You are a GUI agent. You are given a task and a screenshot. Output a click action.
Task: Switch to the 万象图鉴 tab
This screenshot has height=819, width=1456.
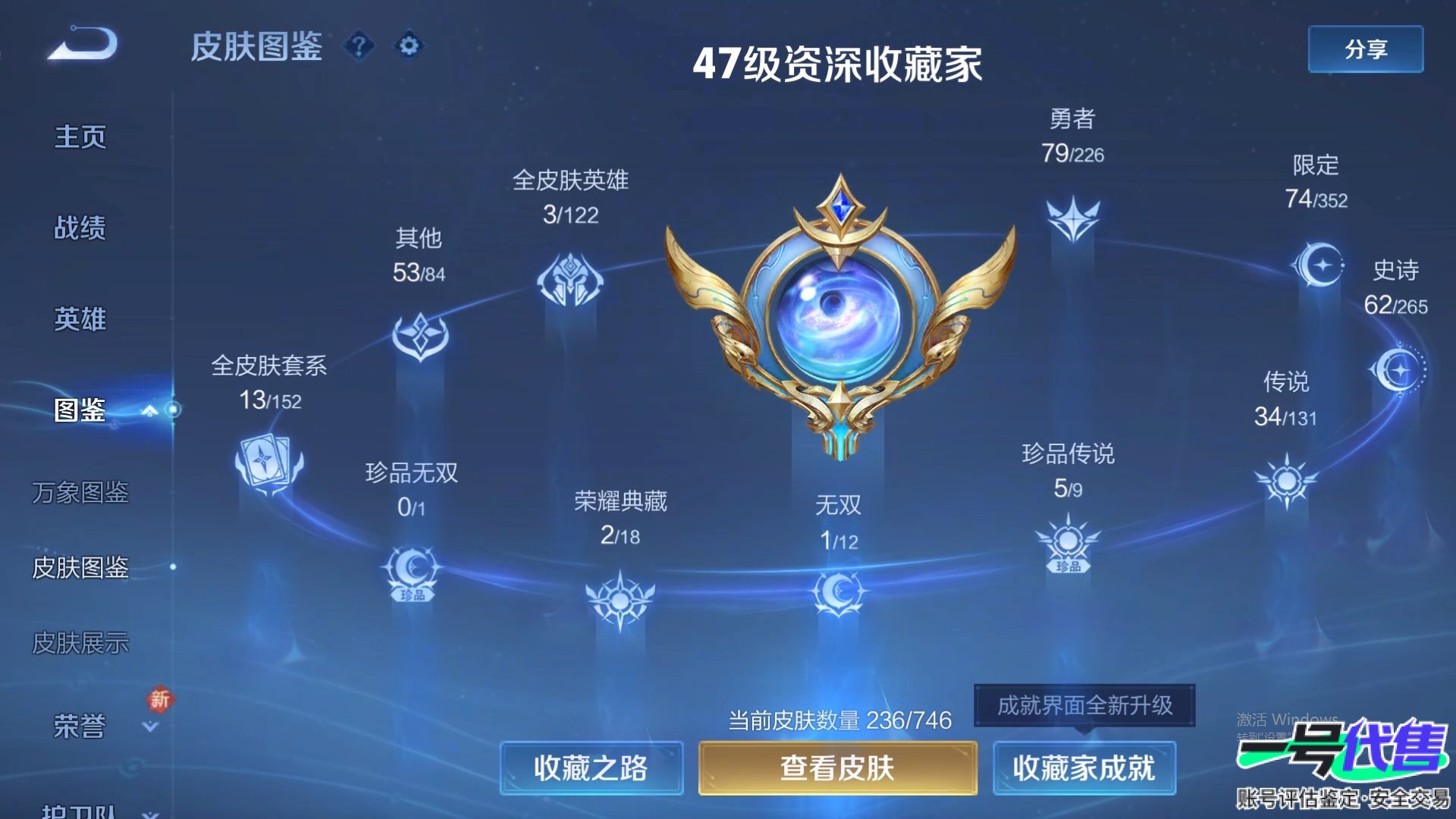pyautogui.click(x=81, y=494)
